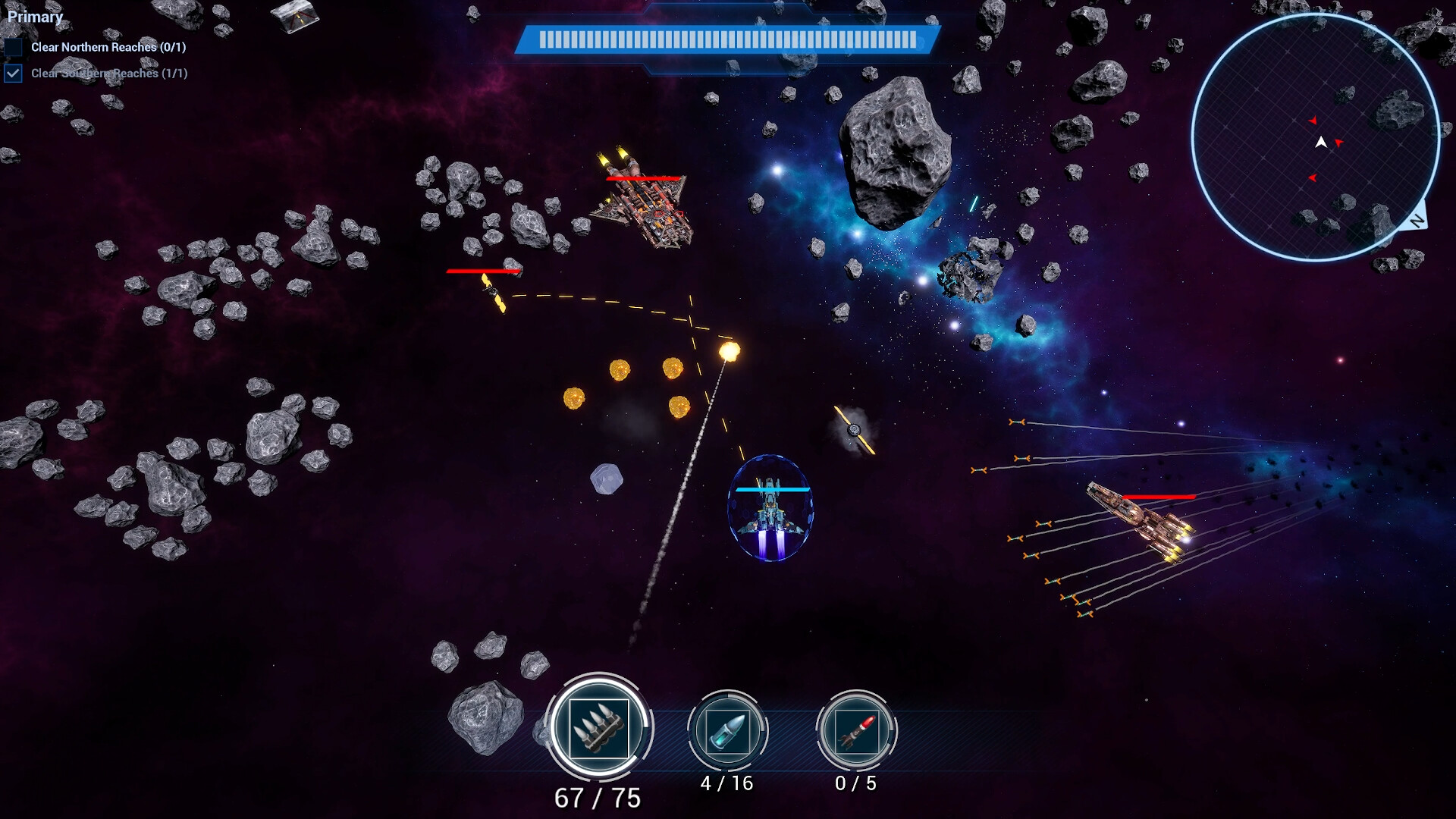The height and width of the screenshot is (819, 1456).
Task: Click the circular radar minimap
Action: [1315, 138]
